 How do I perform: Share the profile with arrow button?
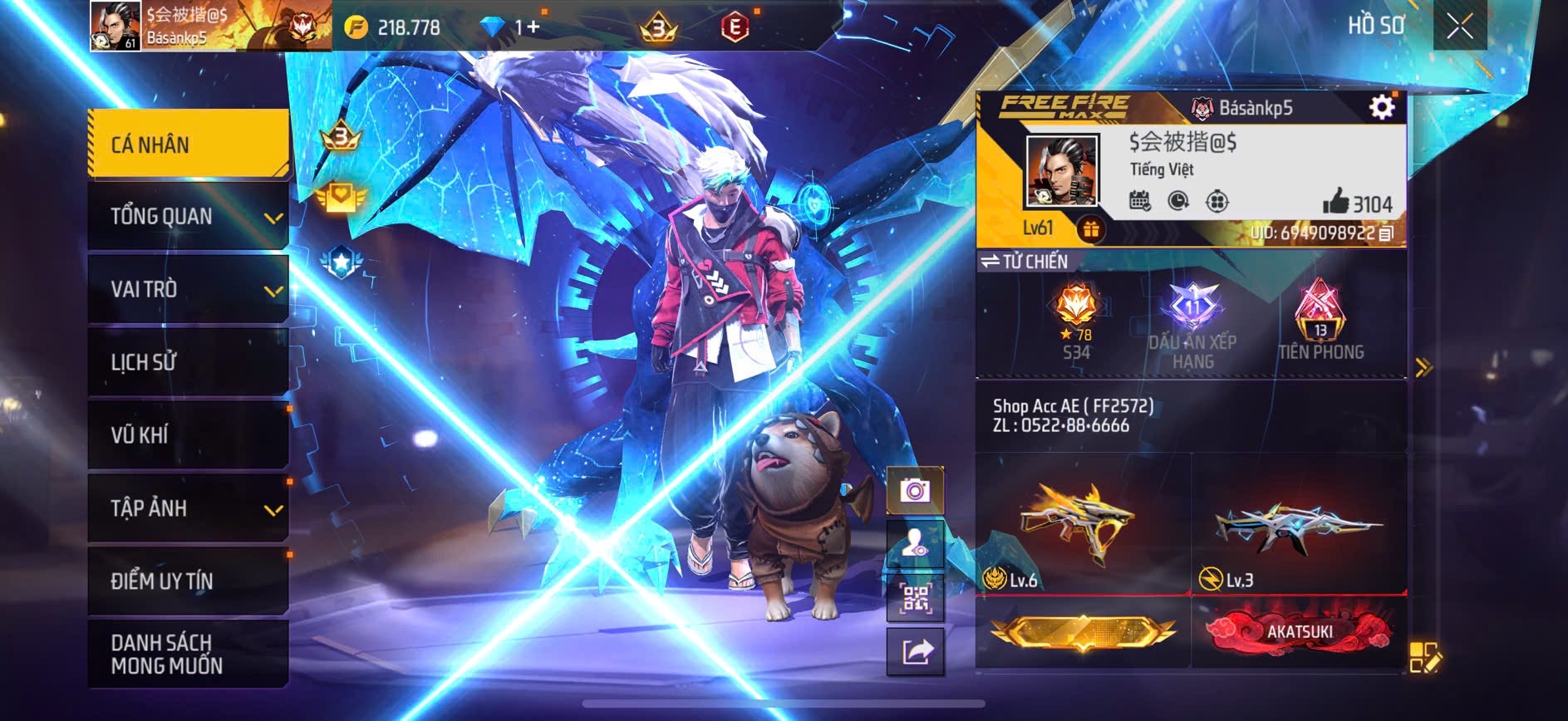(x=915, y=652)
